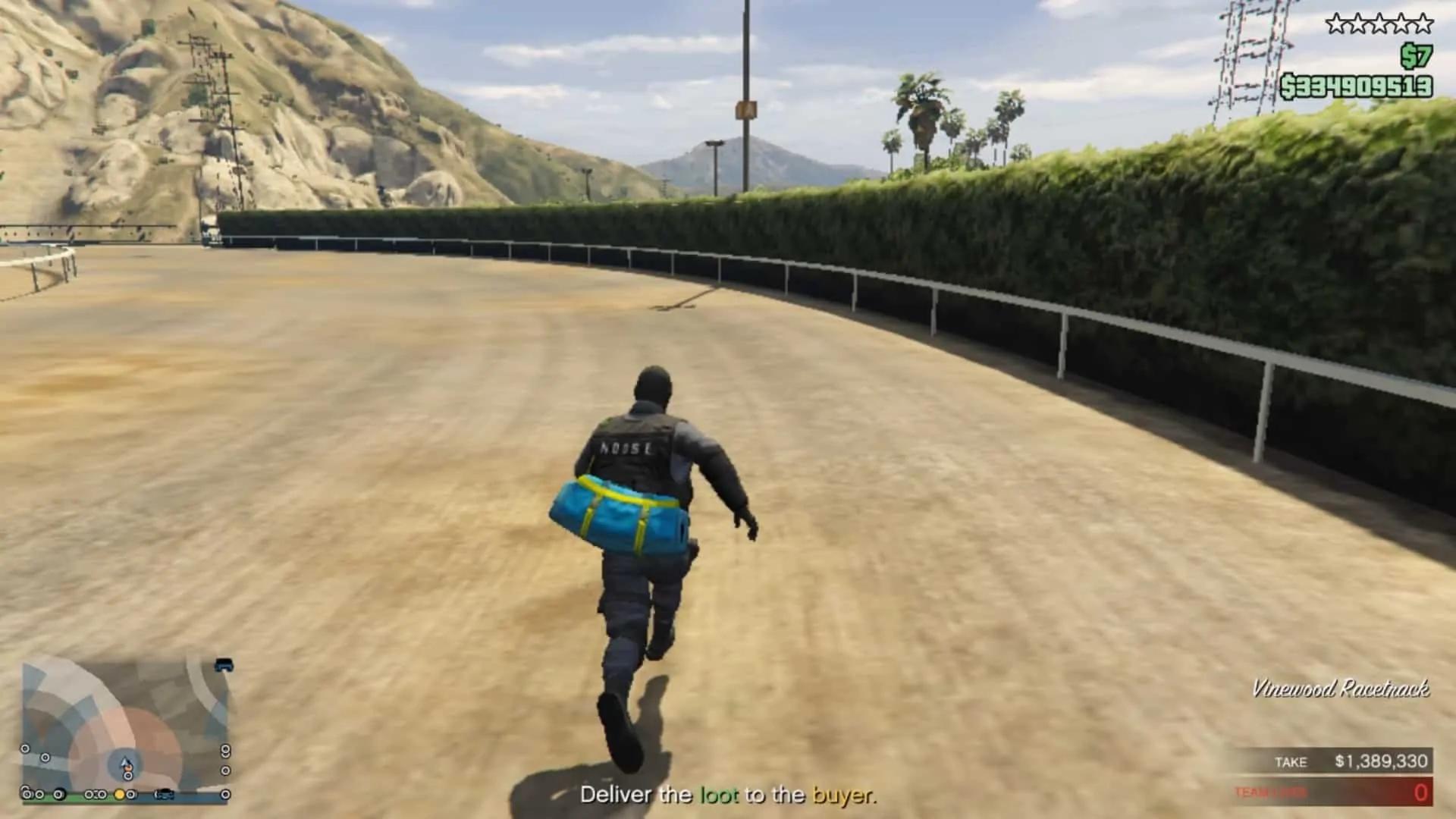Select the orange circle blip under the player arrow
The height and width of the screenshot is (819, 1456).
coord(127,768)
